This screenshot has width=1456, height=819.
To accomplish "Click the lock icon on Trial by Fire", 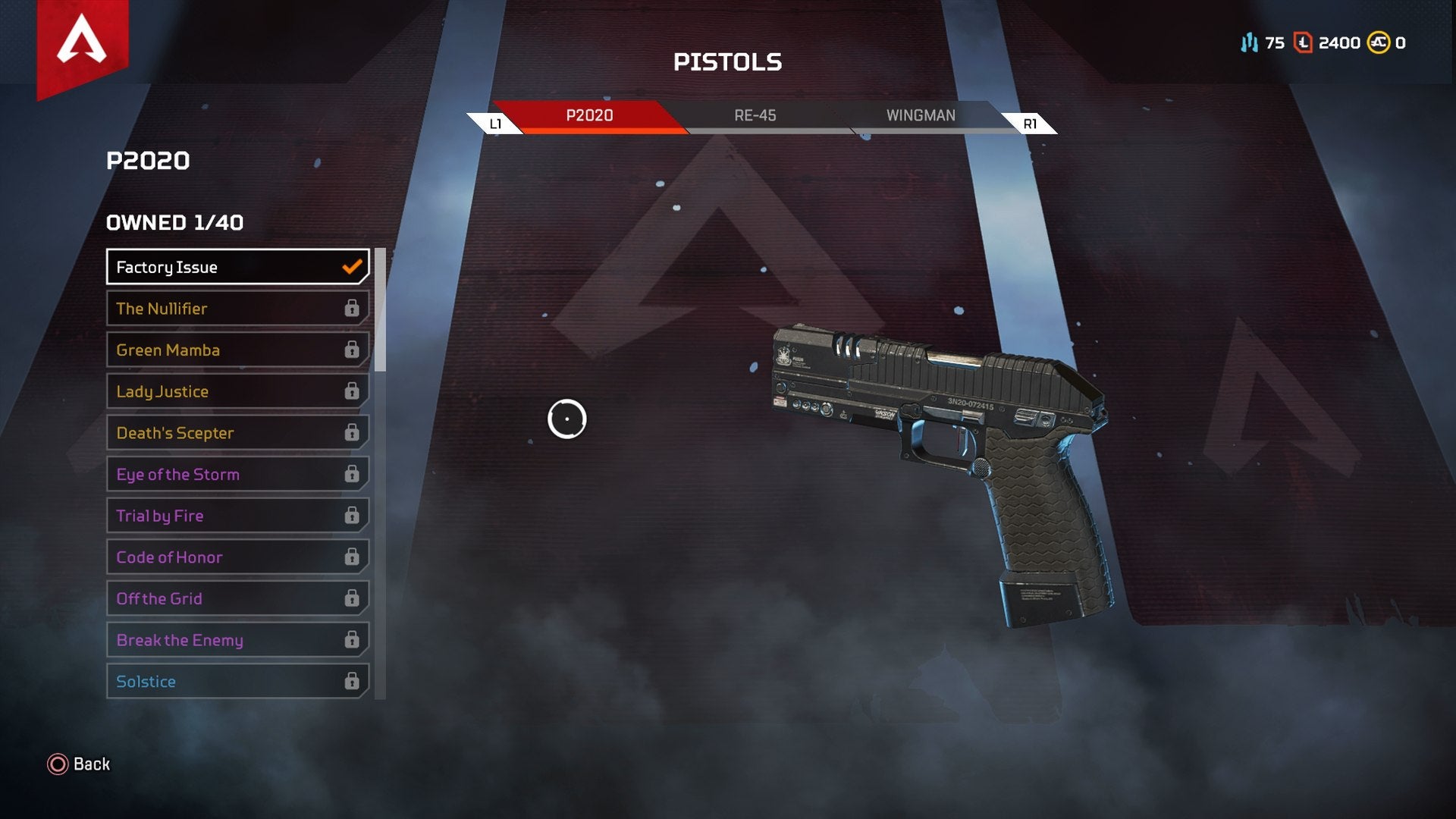I will click(x=351, y=515).
